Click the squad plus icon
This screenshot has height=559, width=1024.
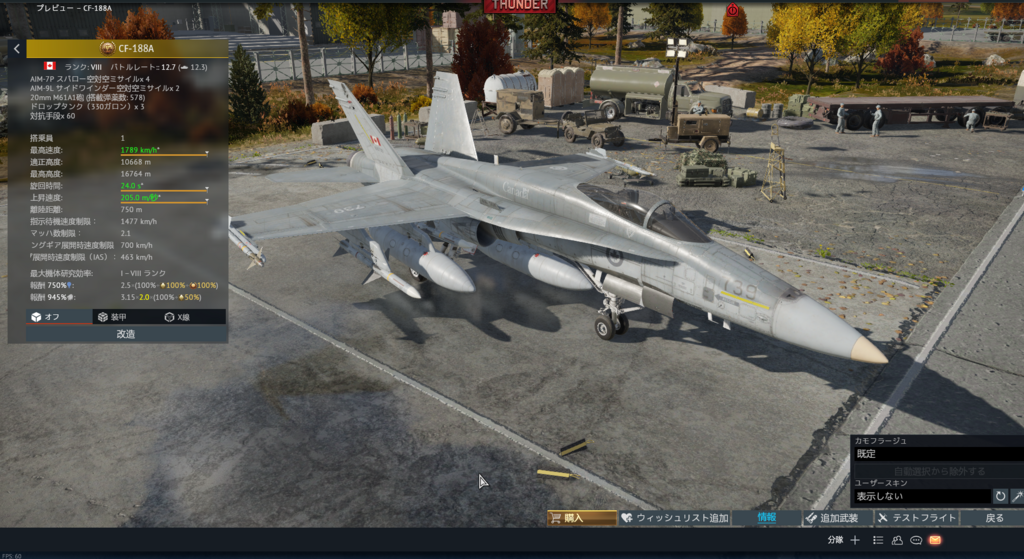pos(855,540)
